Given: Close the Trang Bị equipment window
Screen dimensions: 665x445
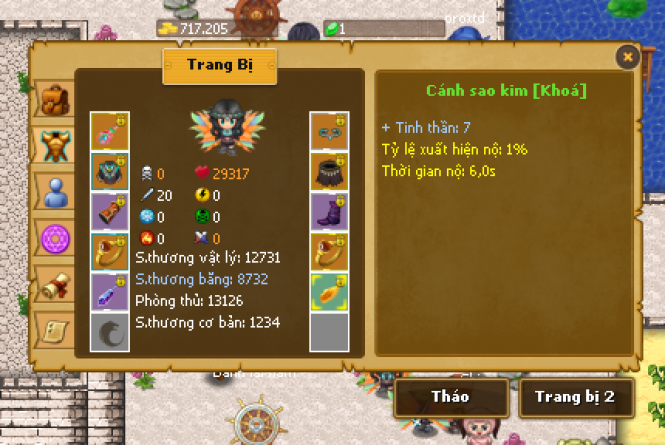Looking at the screenshot, I should [x=627, y=57].
